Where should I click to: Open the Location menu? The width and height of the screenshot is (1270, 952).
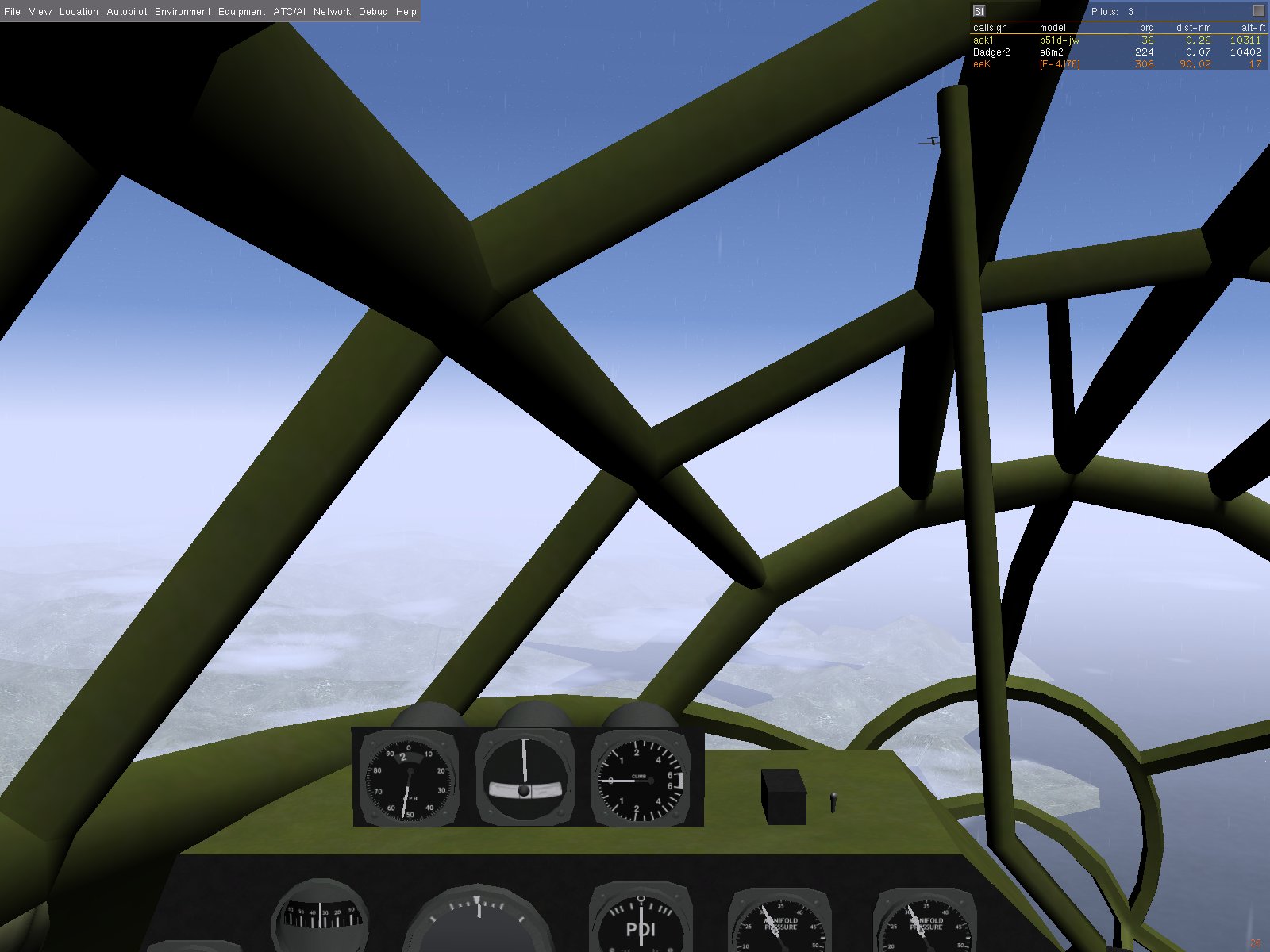(x=79, y=12)
